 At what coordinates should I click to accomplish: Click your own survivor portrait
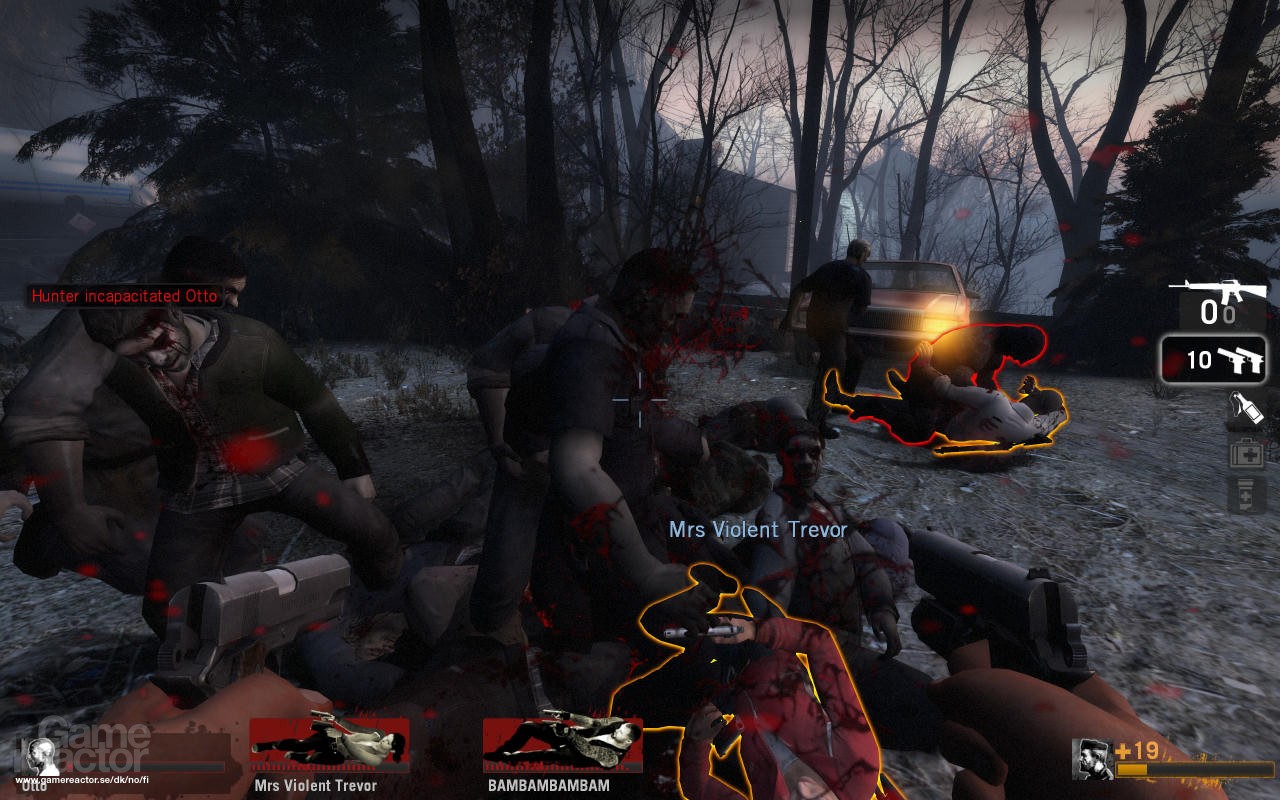[1092, 759]
